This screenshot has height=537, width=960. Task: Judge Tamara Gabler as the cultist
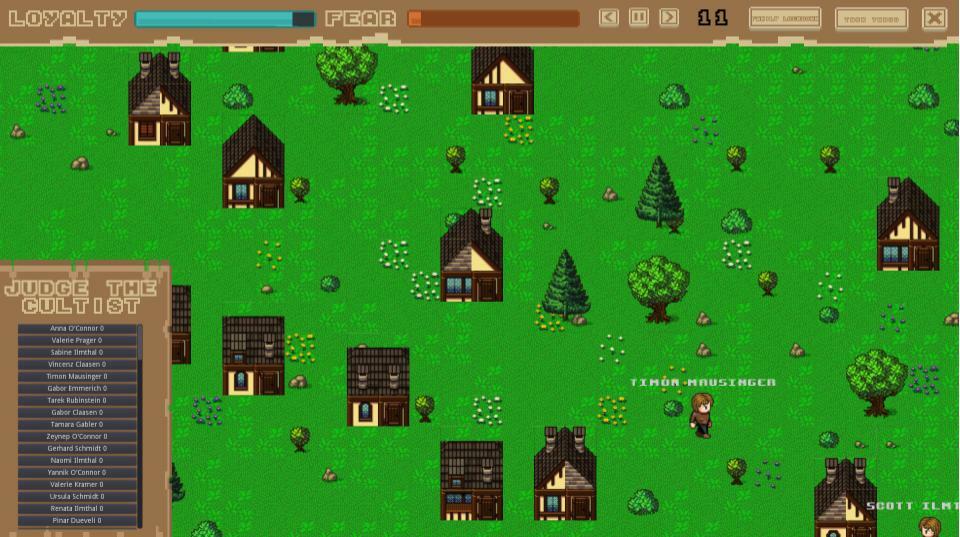(x=78, y=425)
